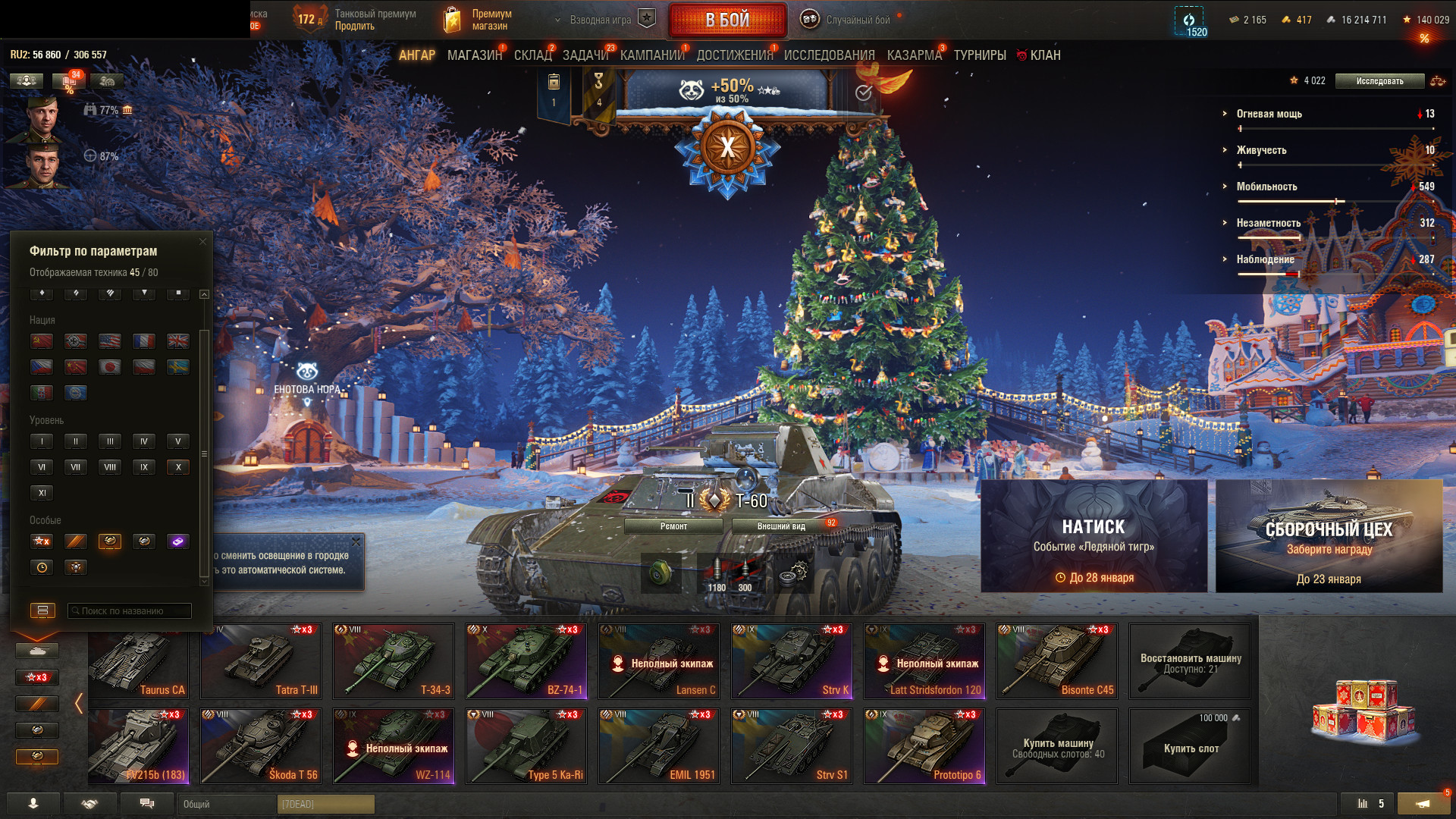Open the МАГАЗИН shop tab
This screenshot has height=819, width=1456.
pos(474,55)
